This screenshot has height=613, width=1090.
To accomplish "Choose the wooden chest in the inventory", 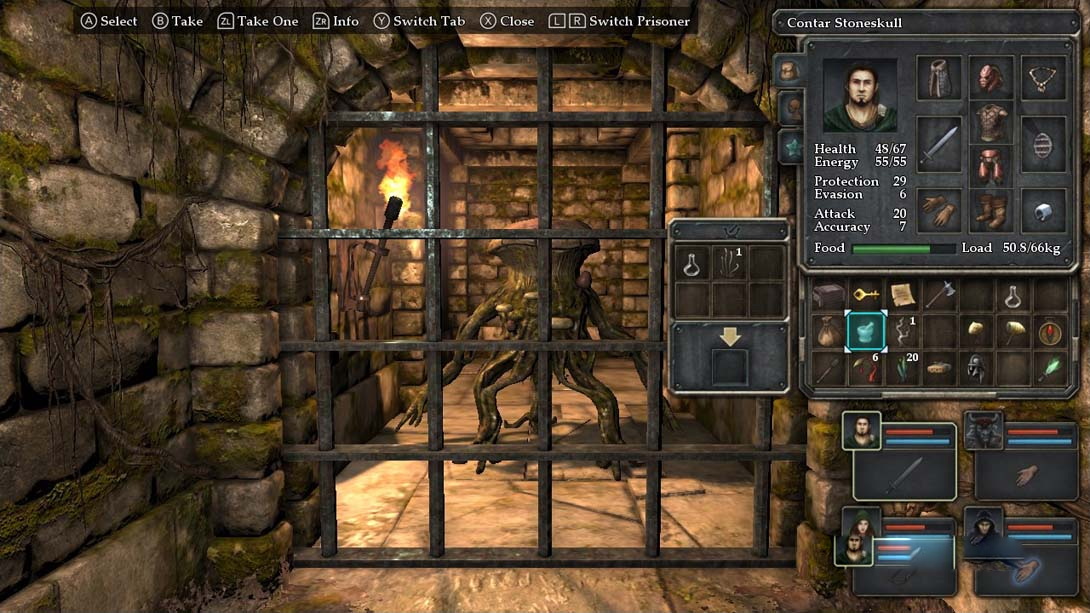I will pyautogui.click(x=829, y=295).
